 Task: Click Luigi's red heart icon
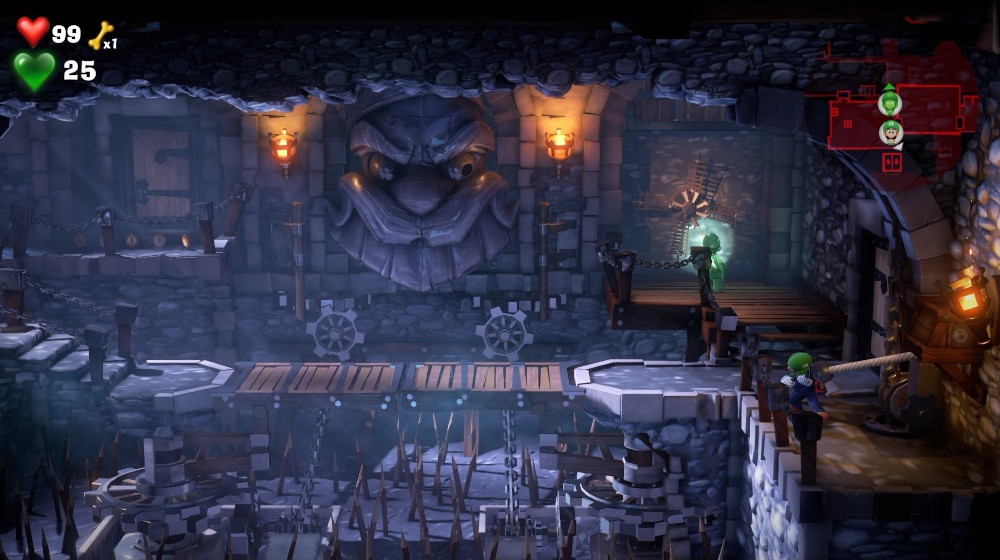pos(33,31)
